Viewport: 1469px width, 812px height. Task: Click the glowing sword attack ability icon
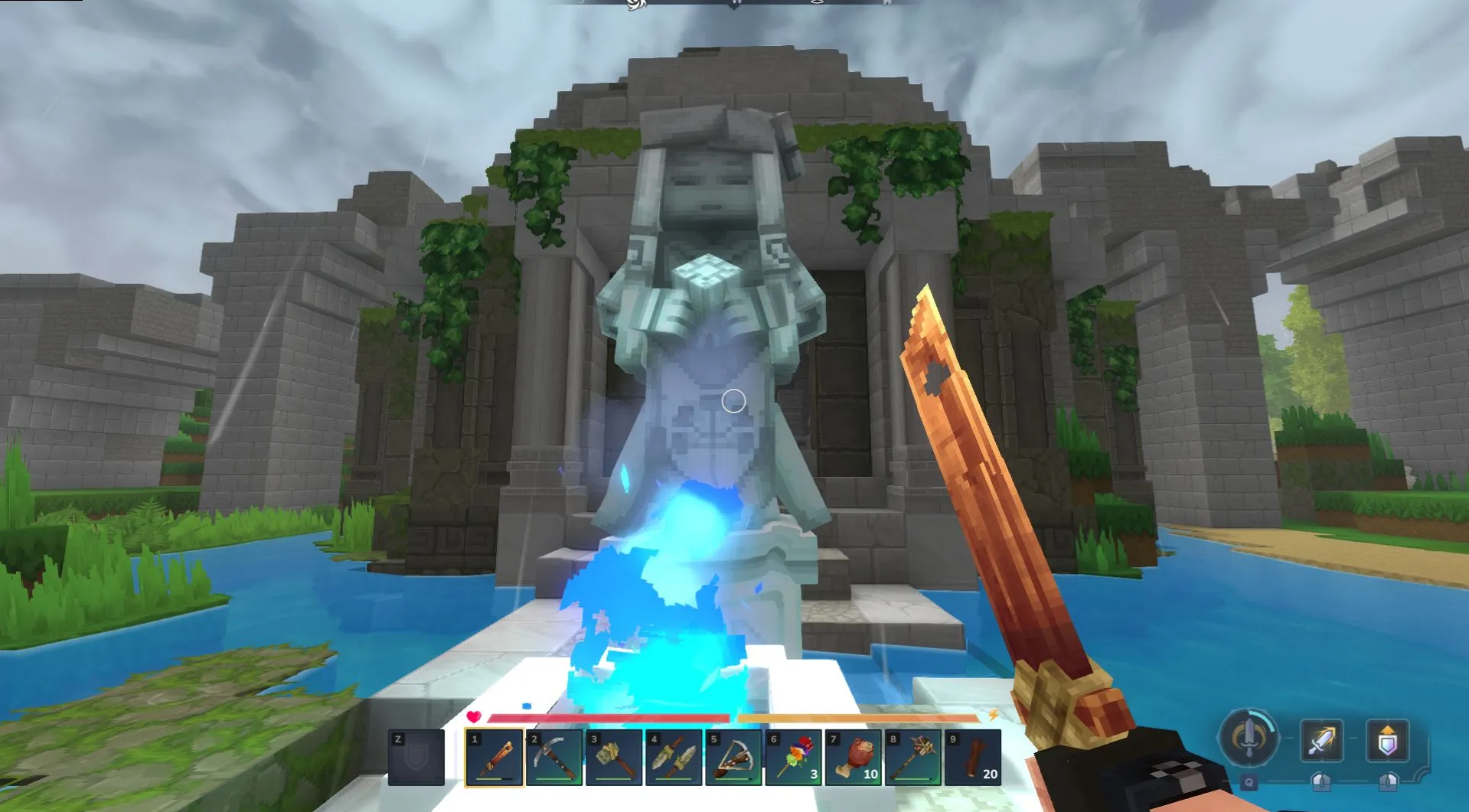(1322, 740)
